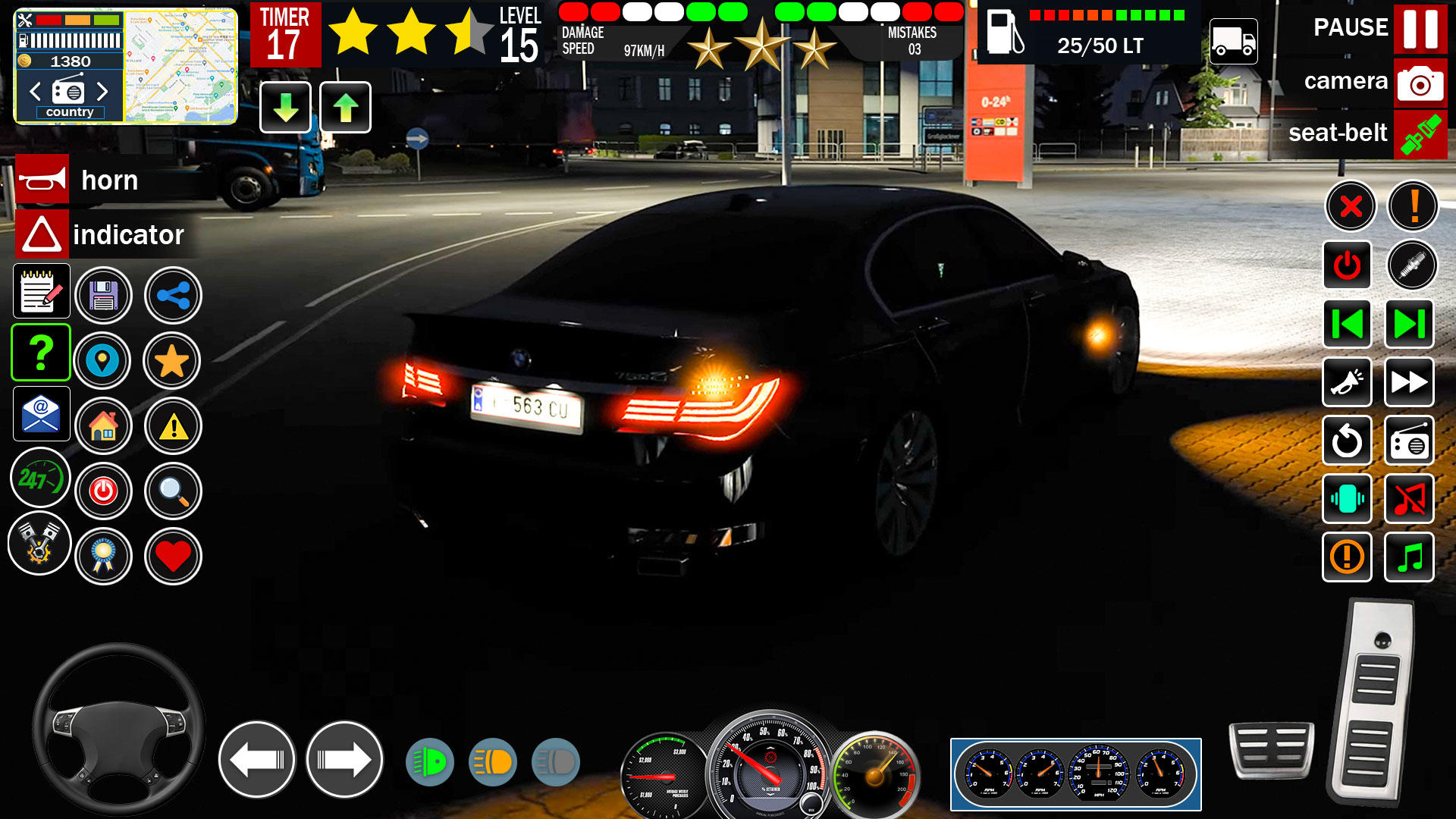Select the horn control
Screen dimensions: 1456x819
(42, 180)
